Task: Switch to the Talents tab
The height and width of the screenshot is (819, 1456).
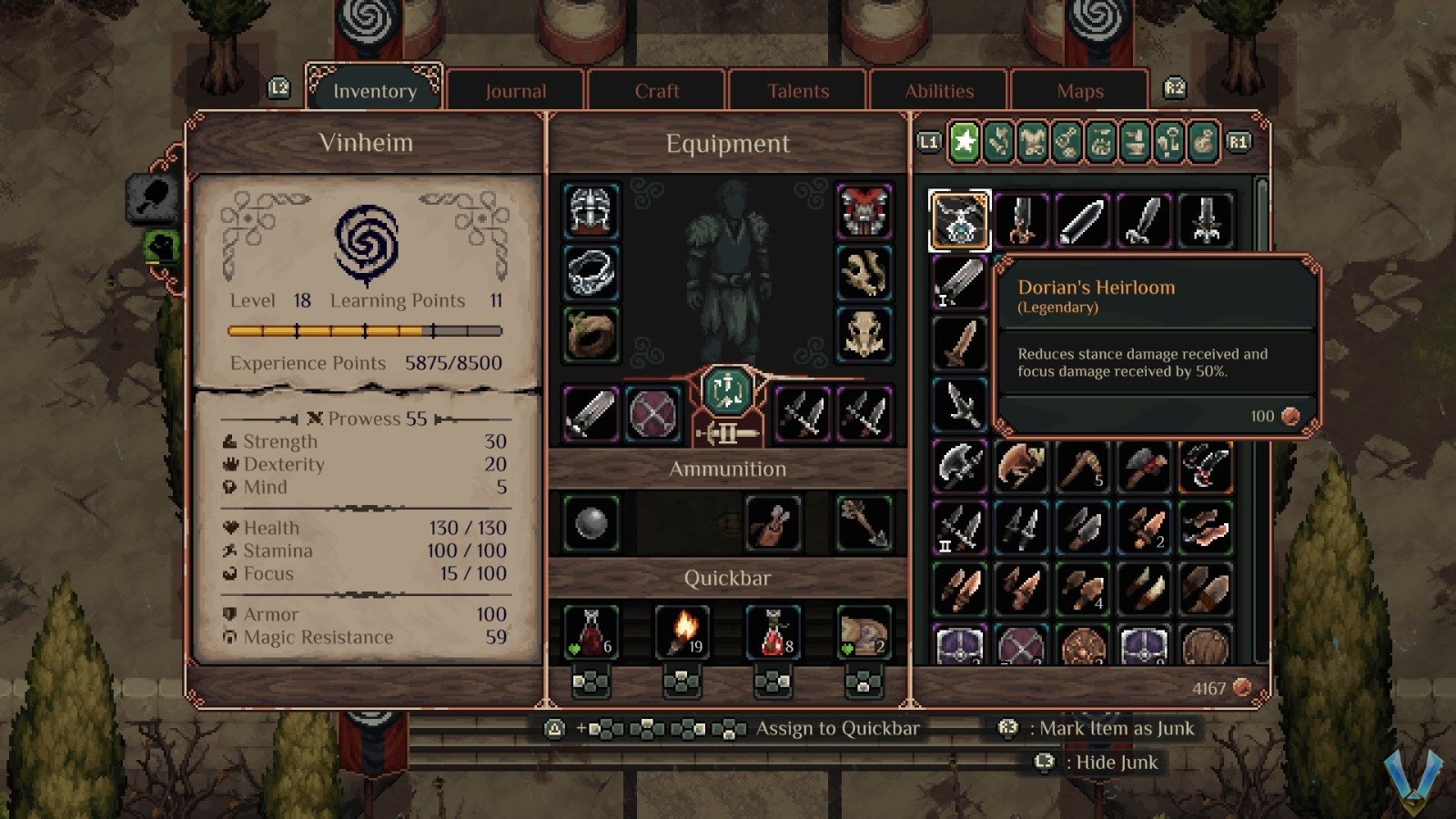Action: coord(798,91)
